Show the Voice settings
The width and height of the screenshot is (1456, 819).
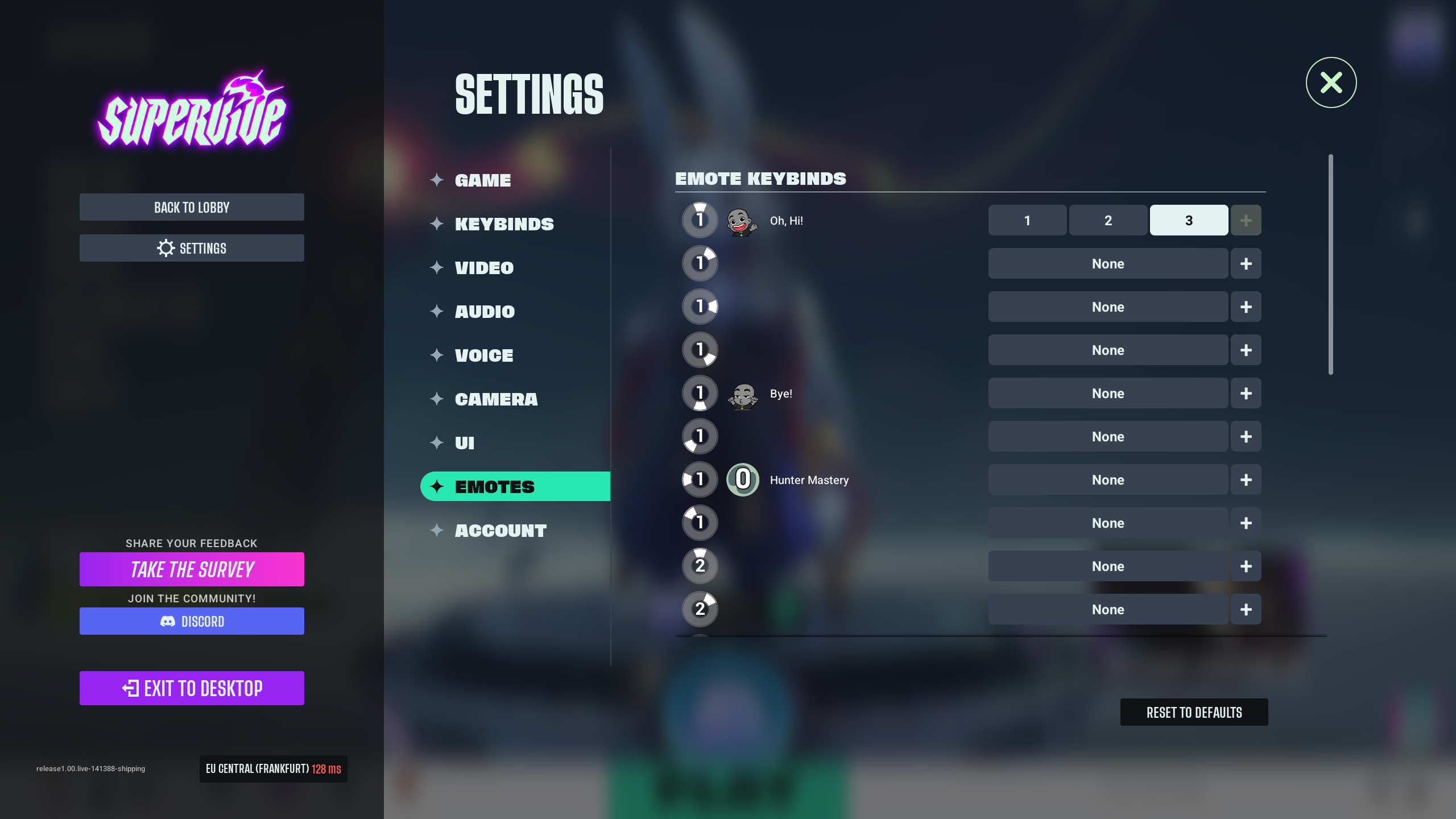tap(484, 355)
